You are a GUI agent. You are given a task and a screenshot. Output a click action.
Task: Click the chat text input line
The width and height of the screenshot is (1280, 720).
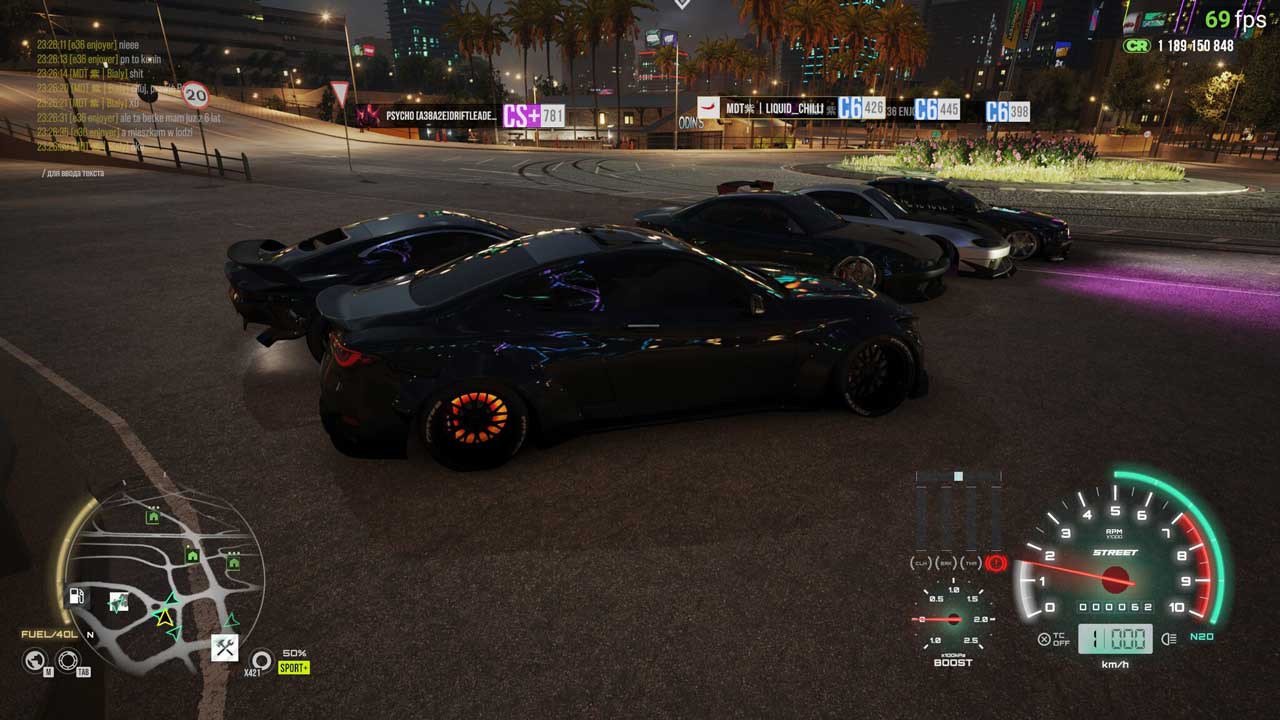[74, 173]
